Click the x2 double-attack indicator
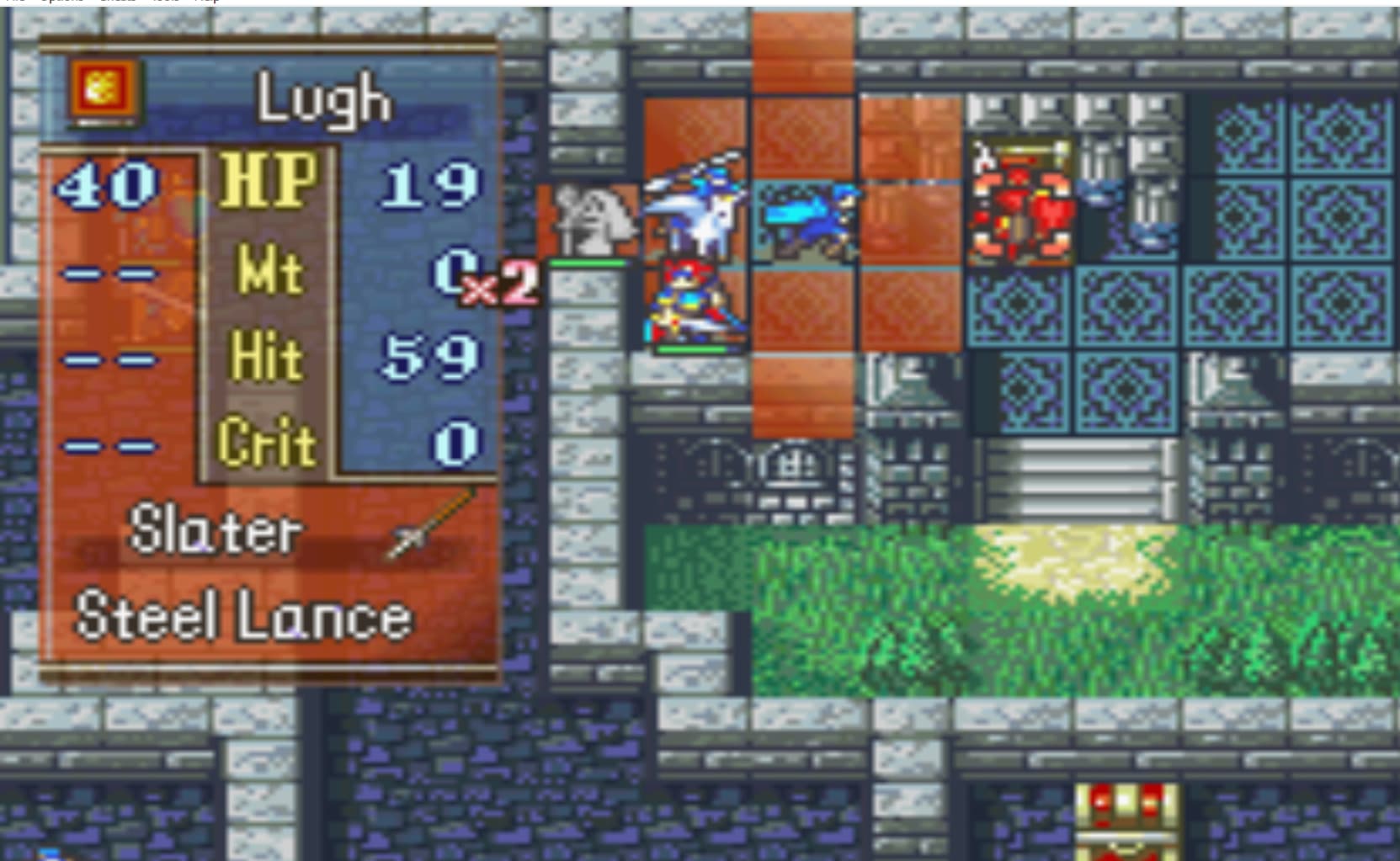 click(497, 286)
